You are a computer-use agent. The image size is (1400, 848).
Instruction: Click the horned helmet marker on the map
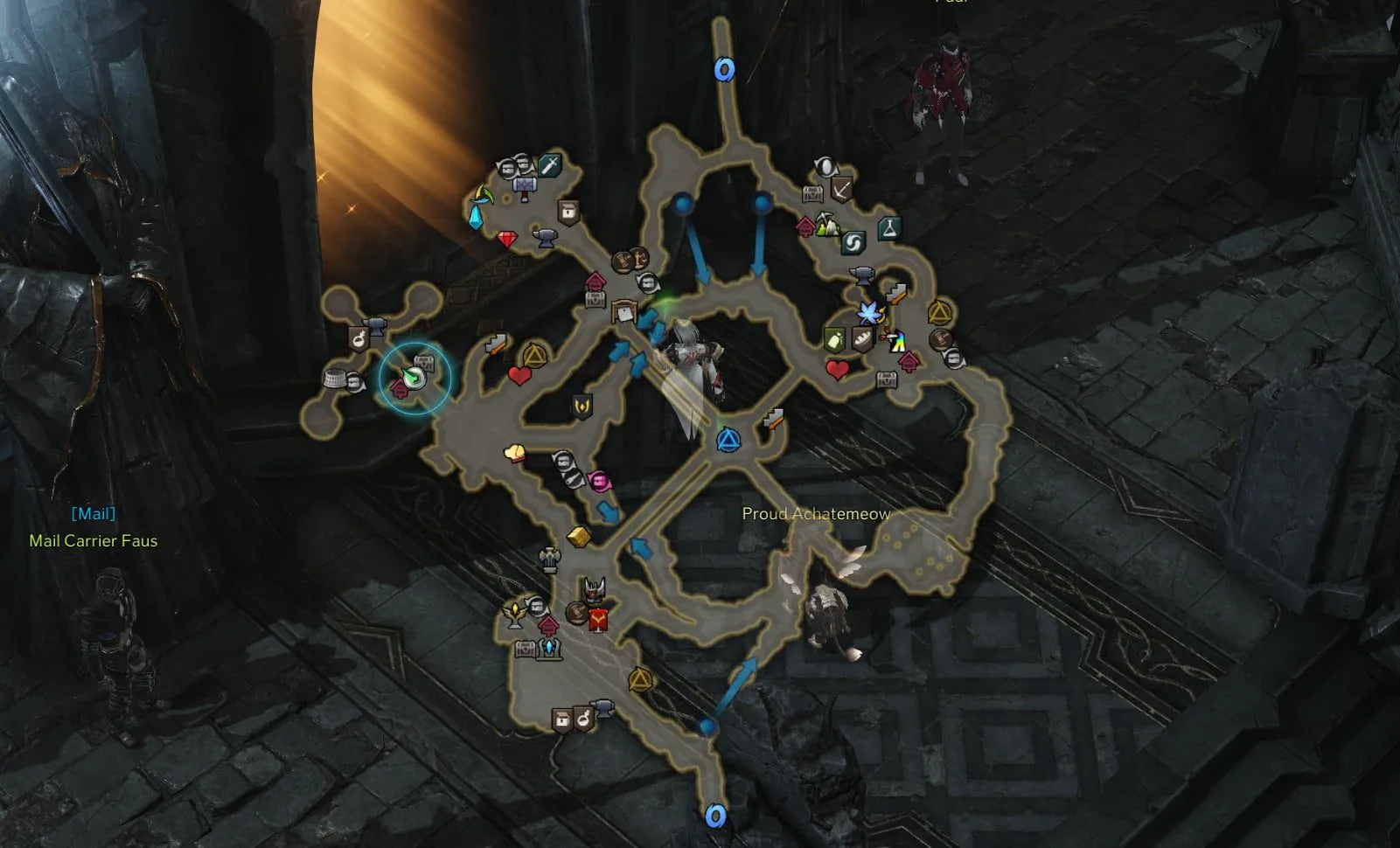[x=596, y=589]
